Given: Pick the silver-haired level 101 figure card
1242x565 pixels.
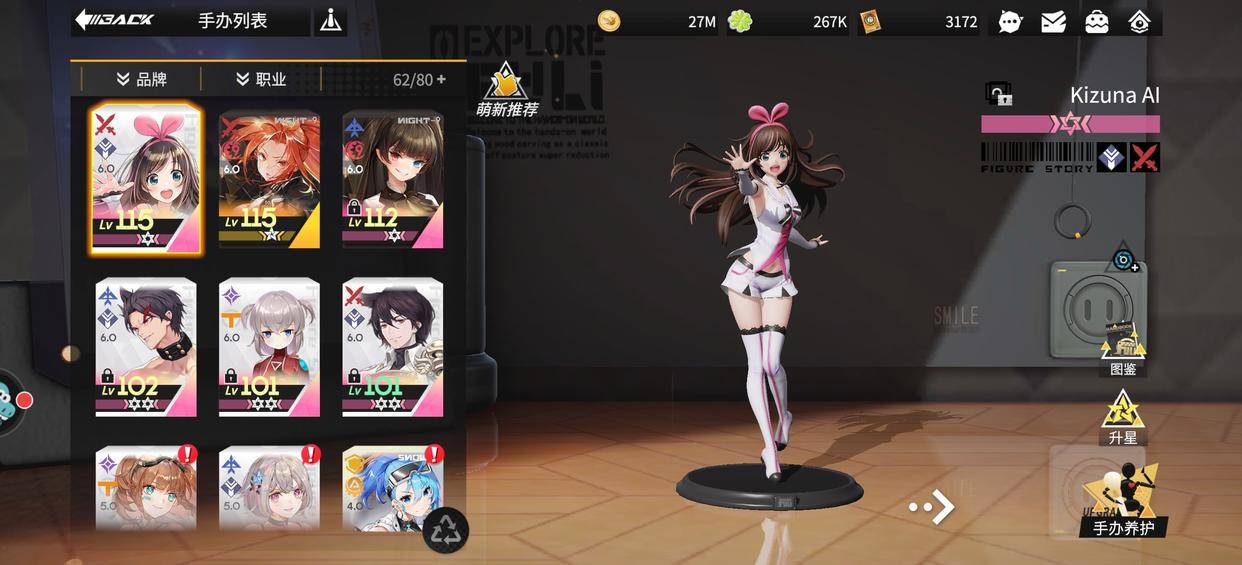Looking at the screenshot, I should [269, 347].
